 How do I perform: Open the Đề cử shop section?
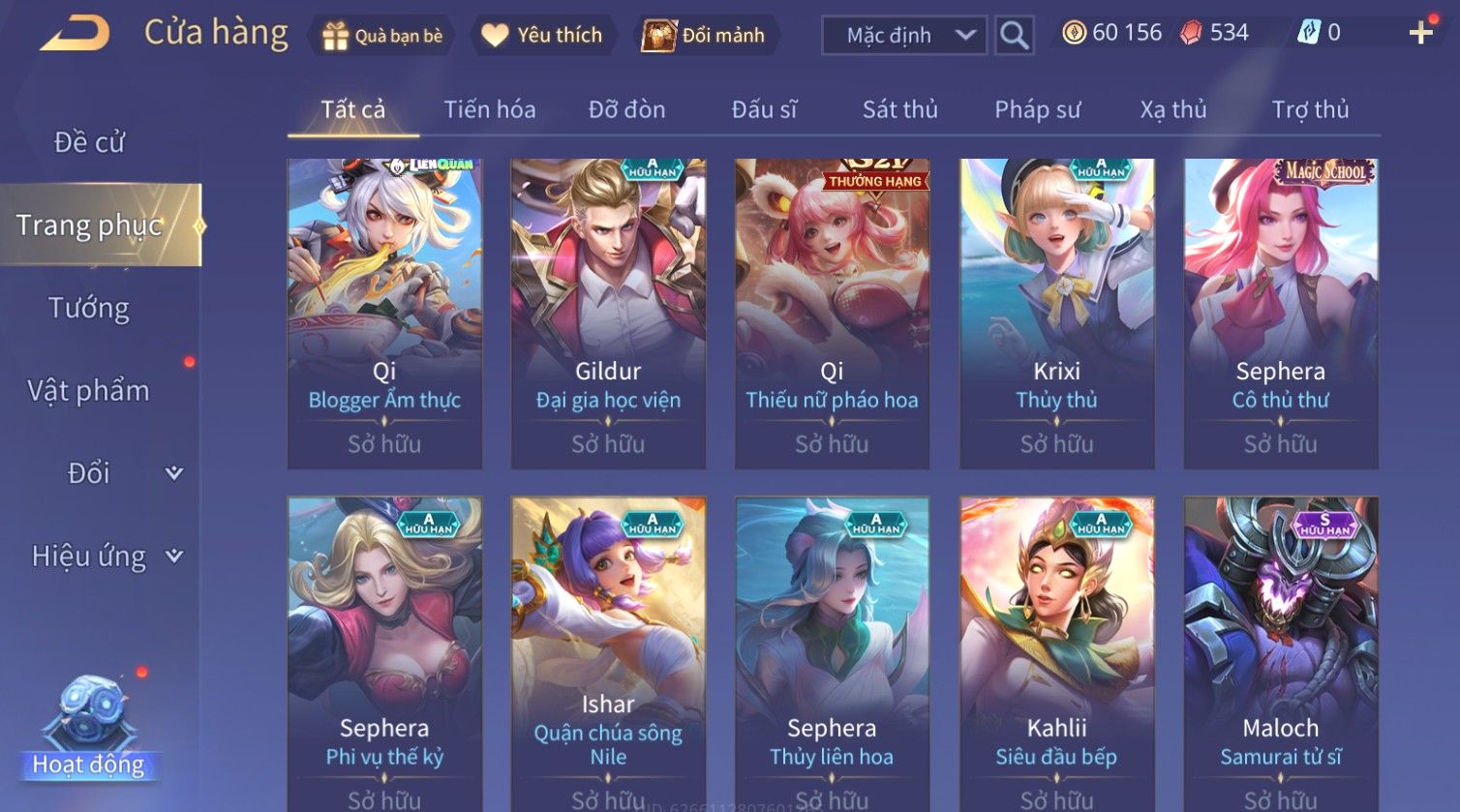click(x=89, y=142)
